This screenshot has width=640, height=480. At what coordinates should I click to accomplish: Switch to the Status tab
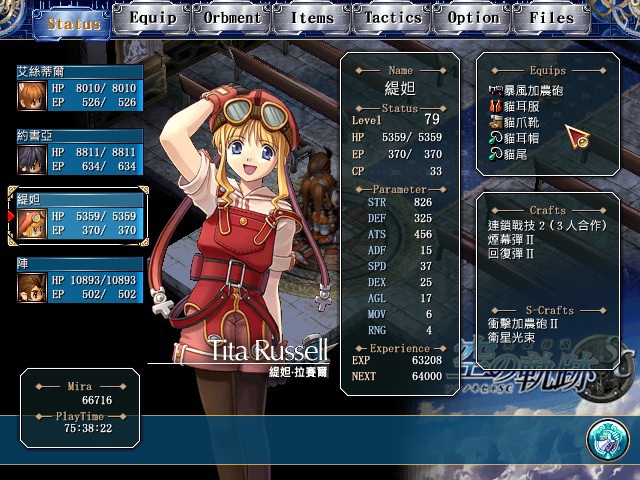pos(72,21)
